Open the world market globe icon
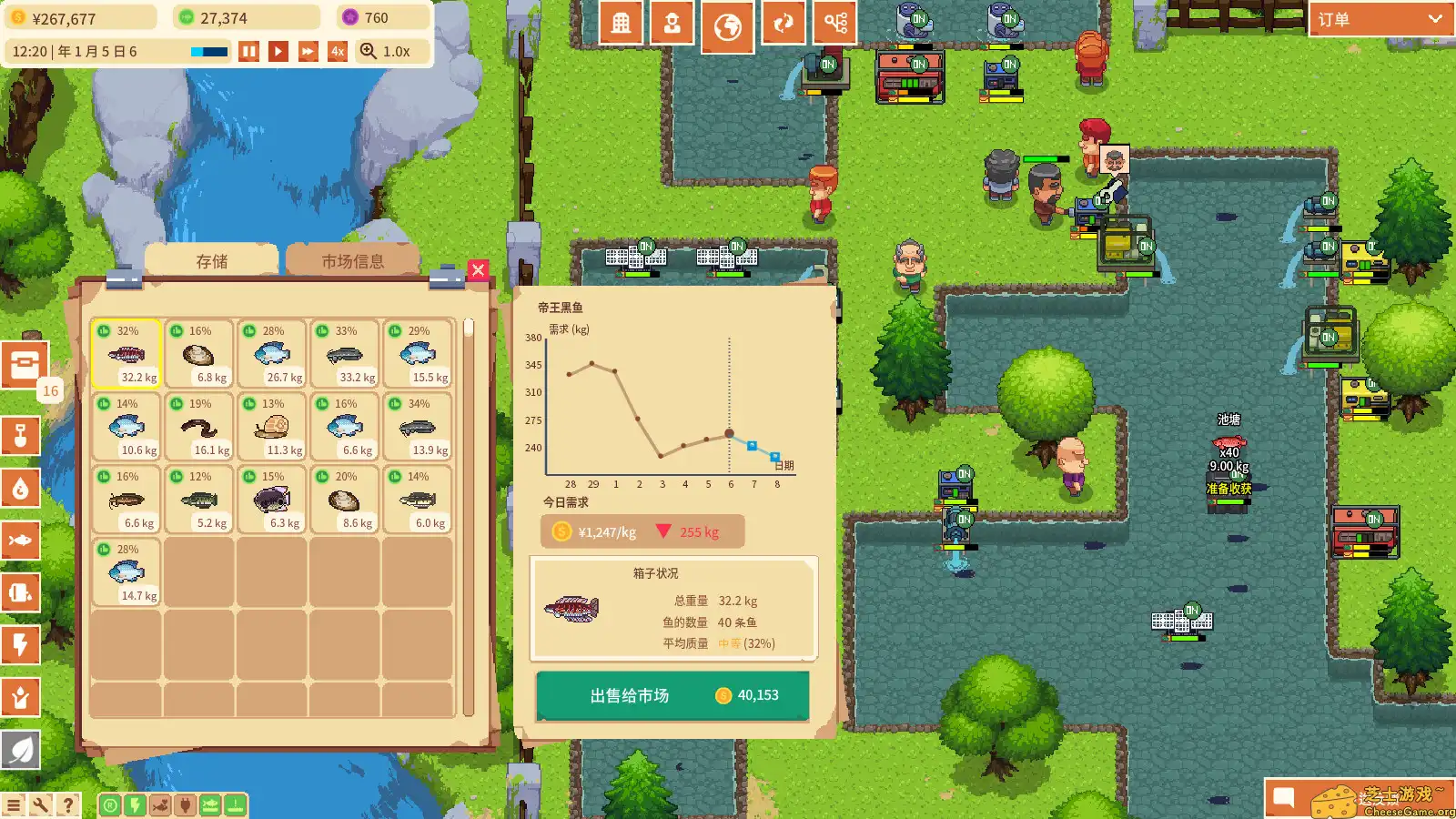Image resolution: width=1456 pixels, height=819 pixels. click(727, 23)
